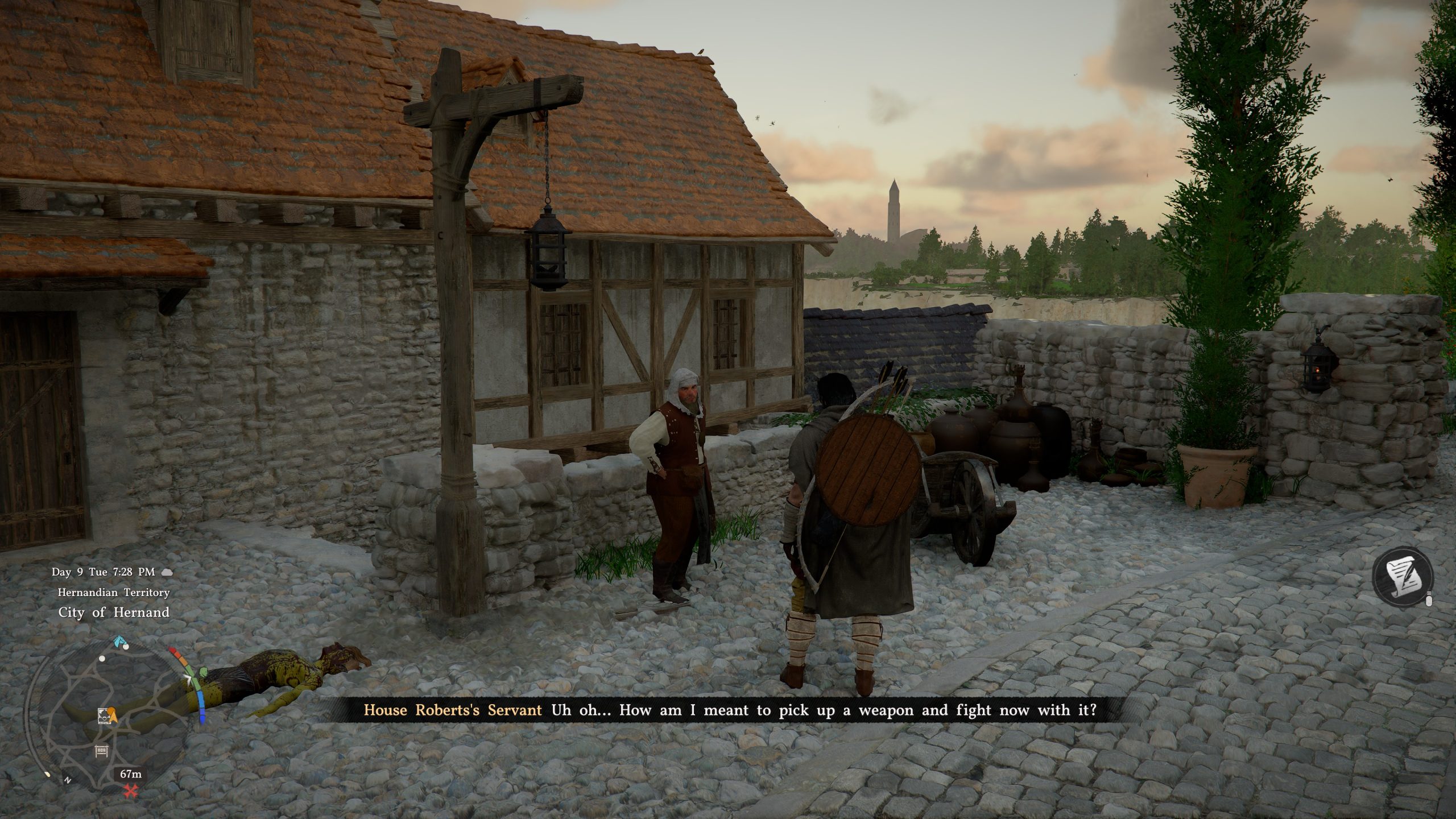
Task: Click the N compass letter on the minimap
Action: point(68,780)
